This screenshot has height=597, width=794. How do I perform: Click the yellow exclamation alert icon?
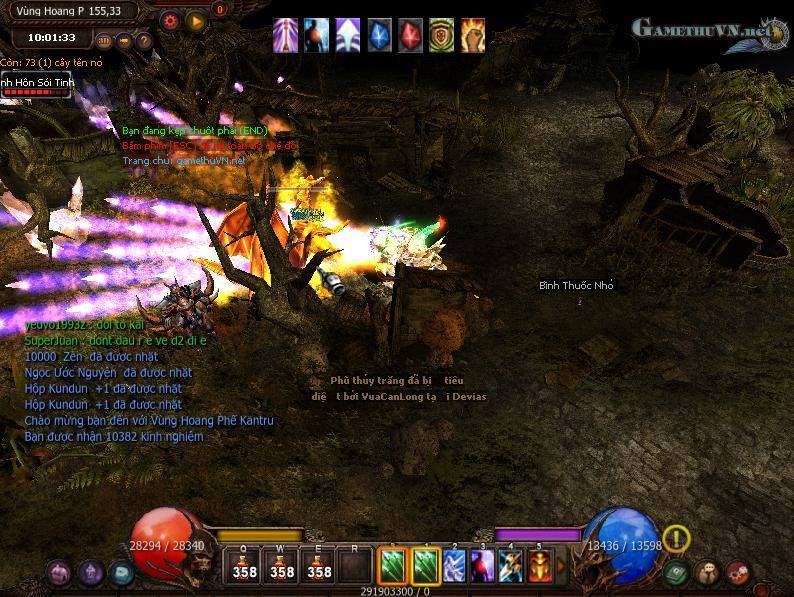[677, 539]
